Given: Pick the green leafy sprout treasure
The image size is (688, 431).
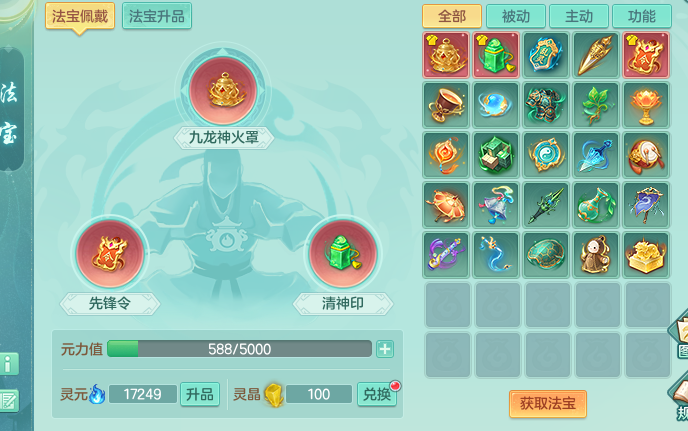Looking at the screenshot, I should pyautogui.click(x=596, y=105).
